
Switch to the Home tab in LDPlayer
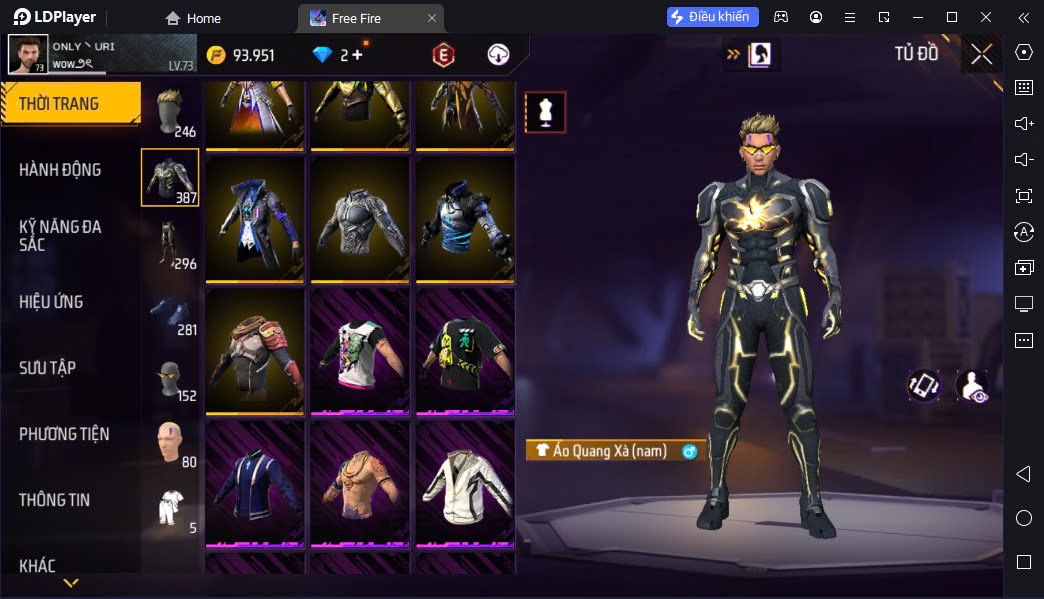(x=193, y=18)
